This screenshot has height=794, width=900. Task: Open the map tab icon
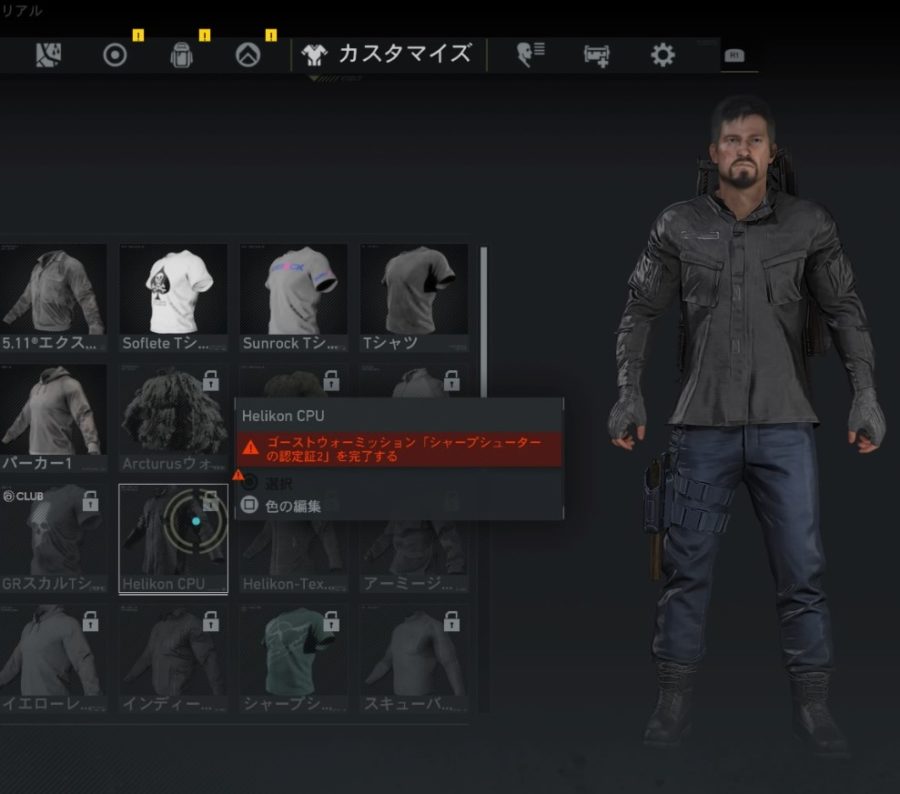tap(47, 54)
